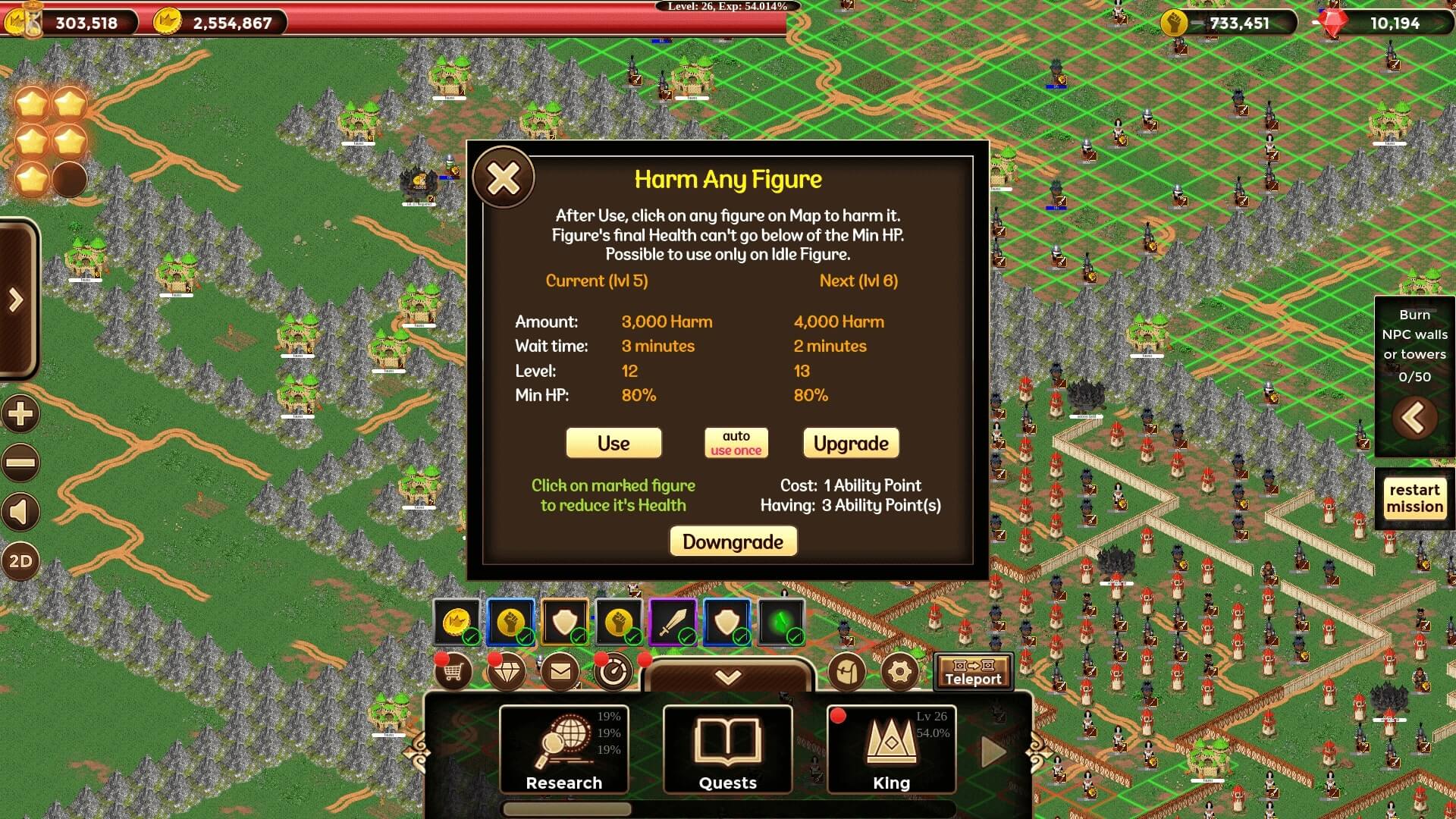Open the settings gear
This screenshot has width=1456, height=819.
899,672
